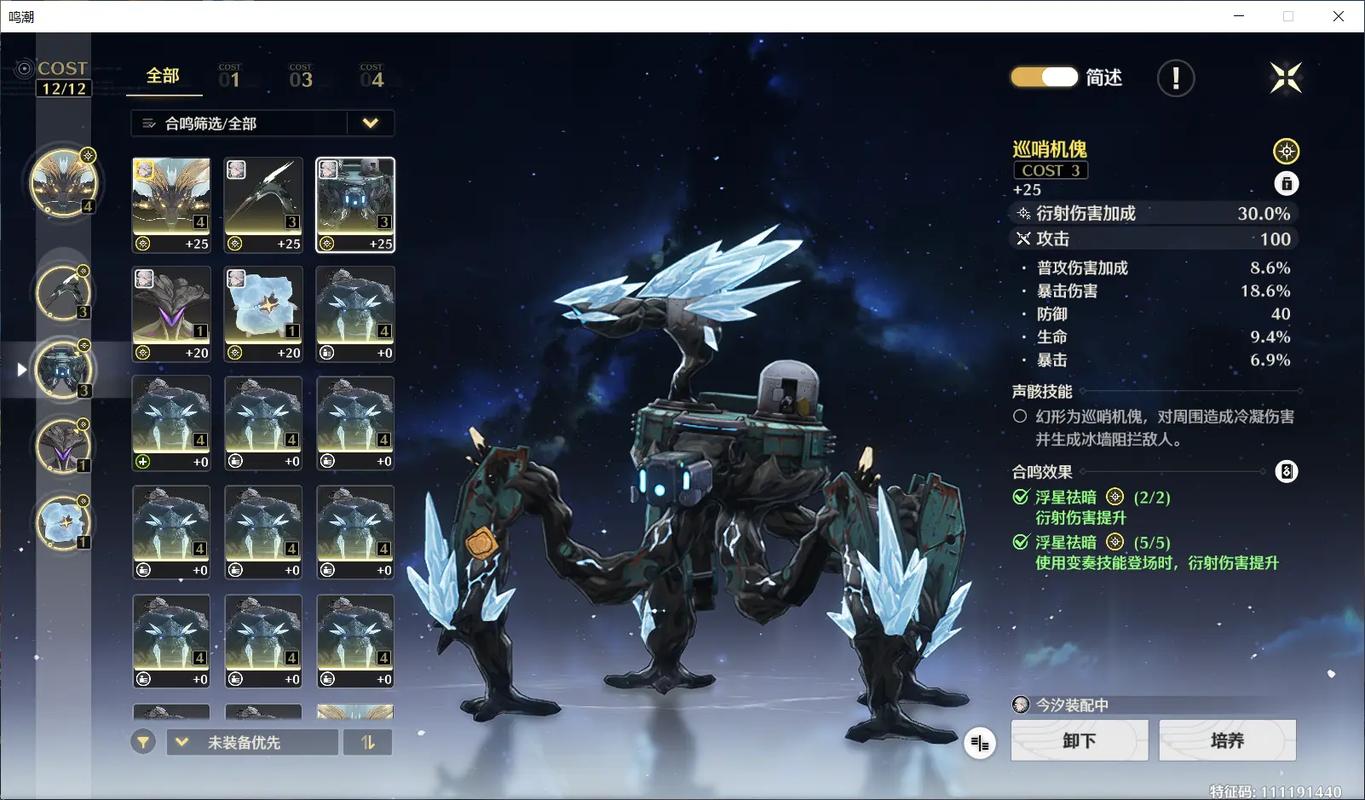This screenshot has width=1365, height=800.
Task: Switch to the COST 04 tab
Action: (x=372, y=74)
